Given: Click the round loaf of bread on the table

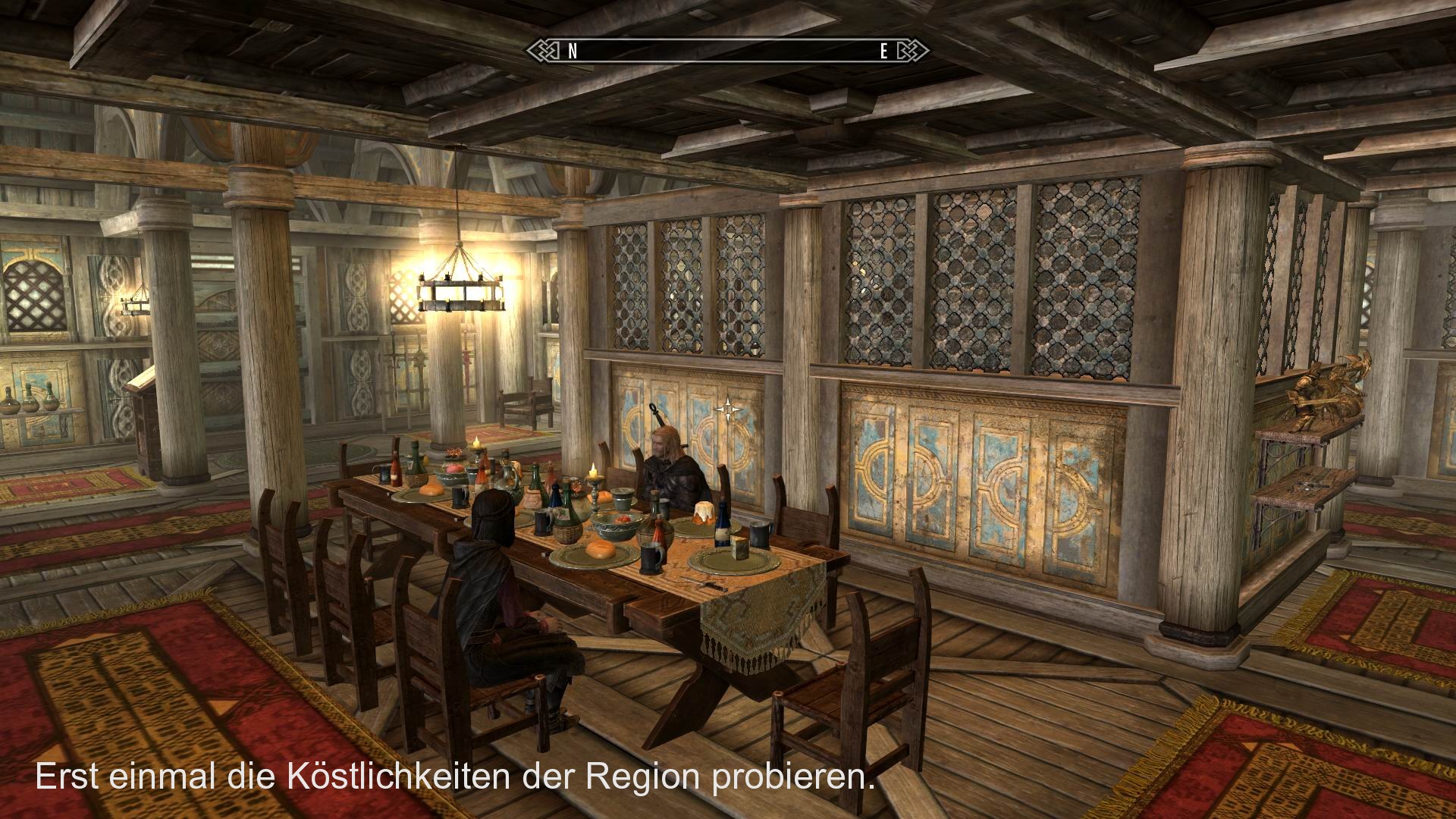Looking at the screenshot, I should tap(598, 550).
